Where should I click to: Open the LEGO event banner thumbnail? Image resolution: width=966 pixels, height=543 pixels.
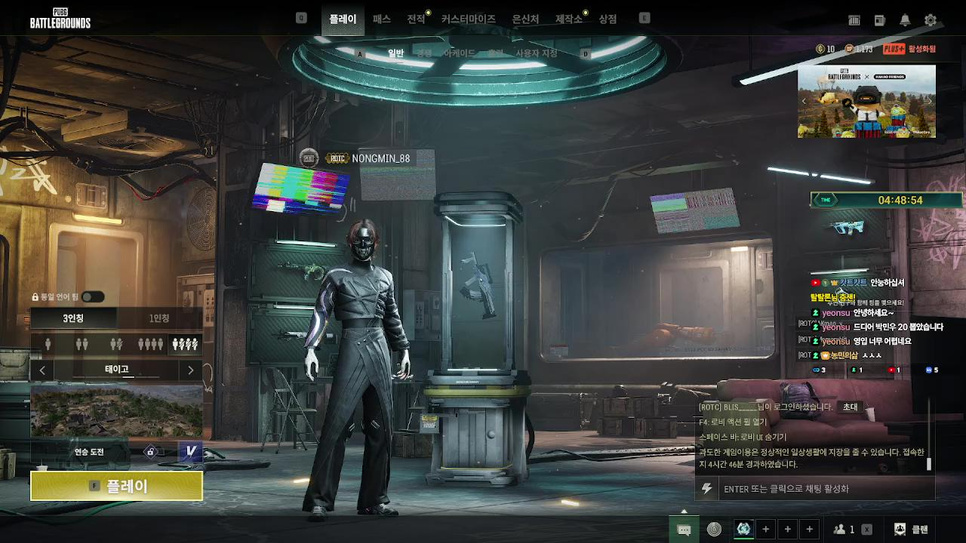pos(866,101)
